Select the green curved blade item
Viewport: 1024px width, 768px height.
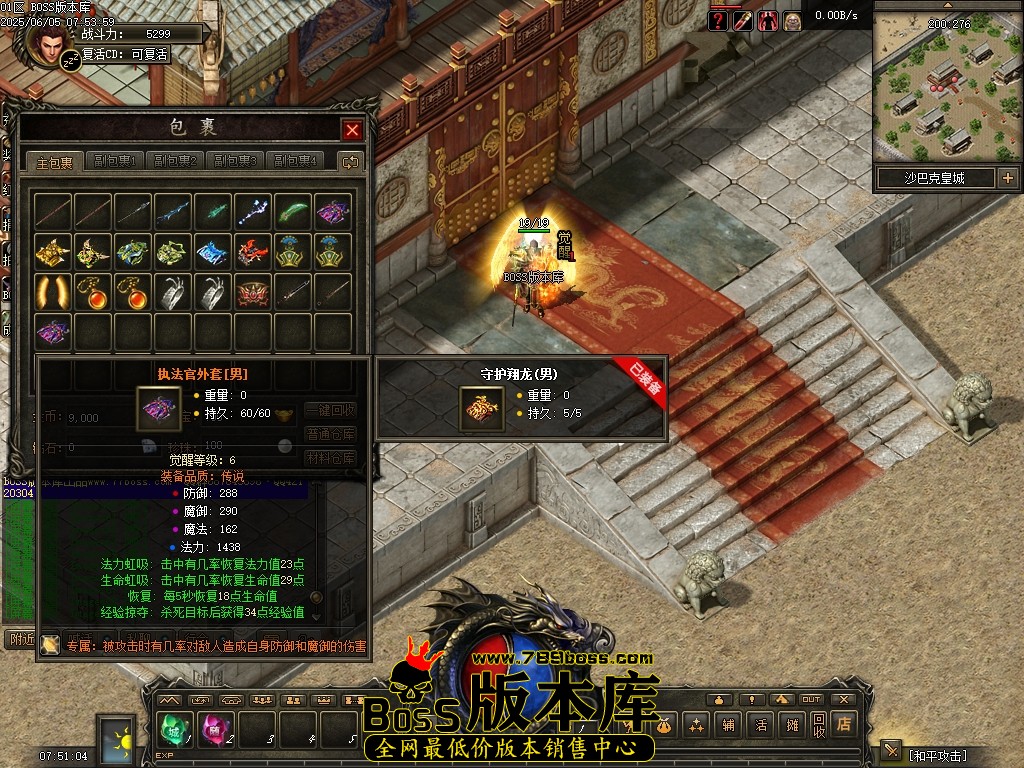click(x=293, y=211)
